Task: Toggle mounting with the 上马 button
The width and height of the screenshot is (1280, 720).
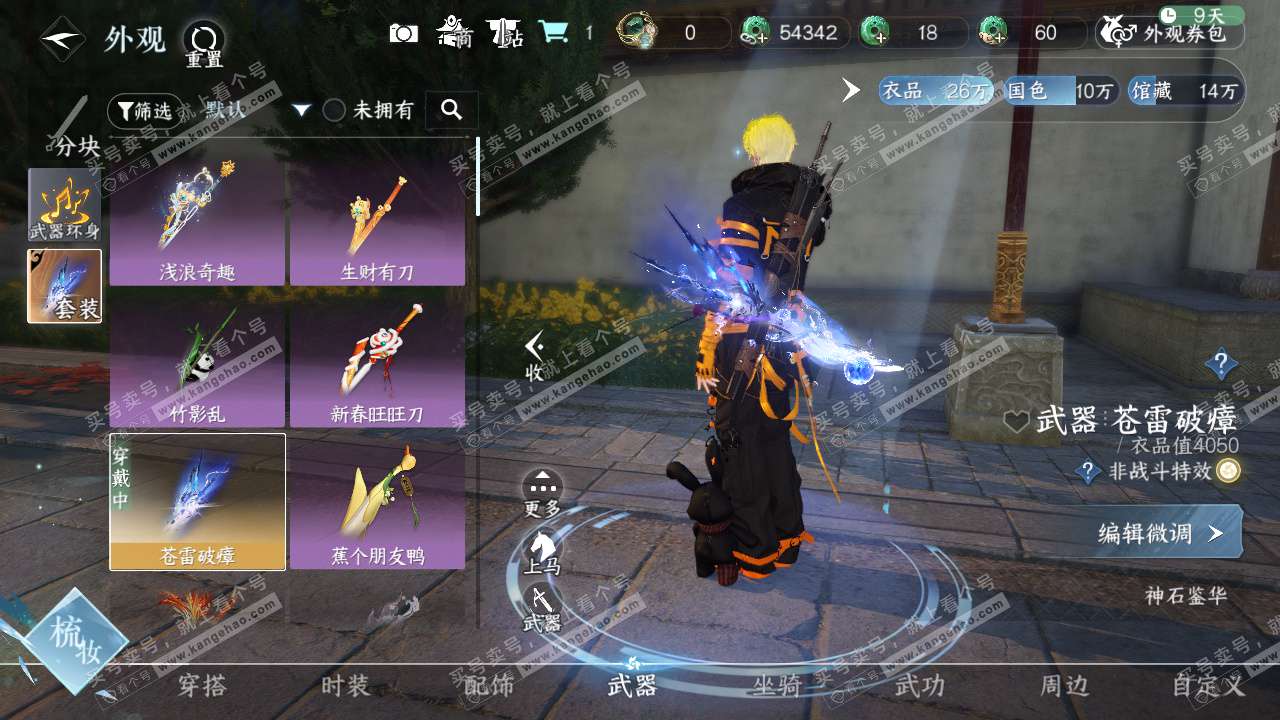Action: pos(542,552)
